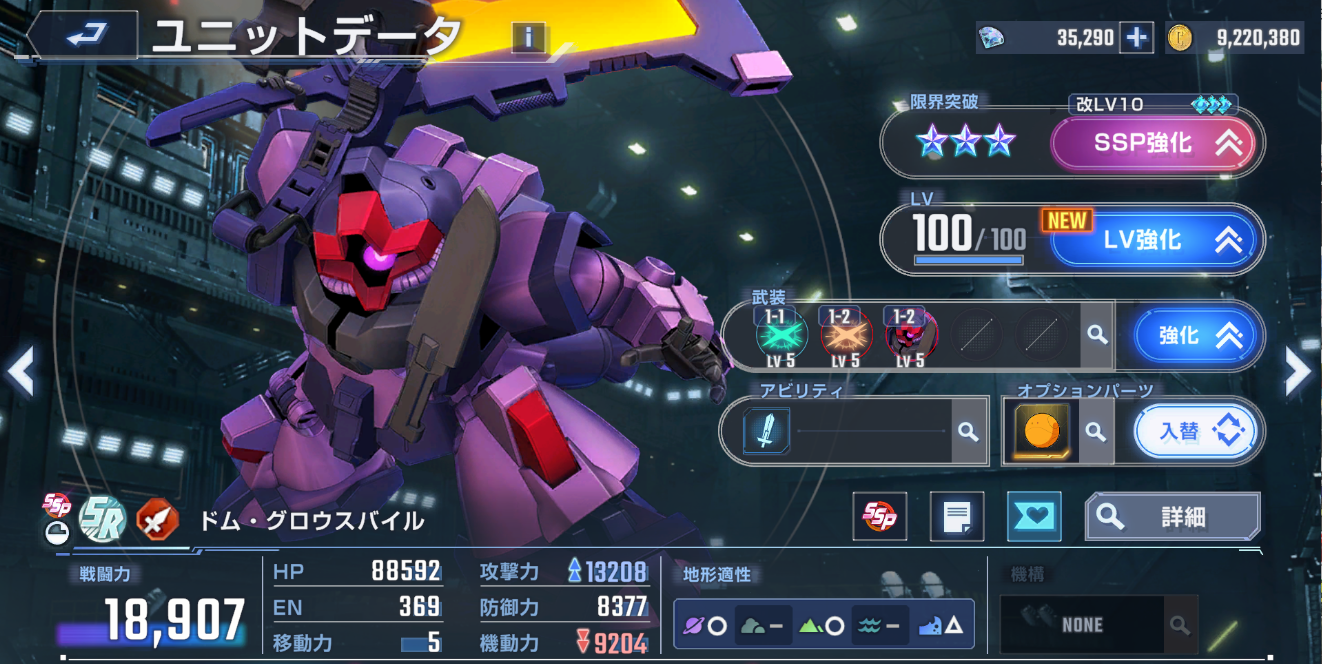Viewport: 1322px width, 664px height.
Task: Open SSP強化 enhancement
Action: (1157, 144)
